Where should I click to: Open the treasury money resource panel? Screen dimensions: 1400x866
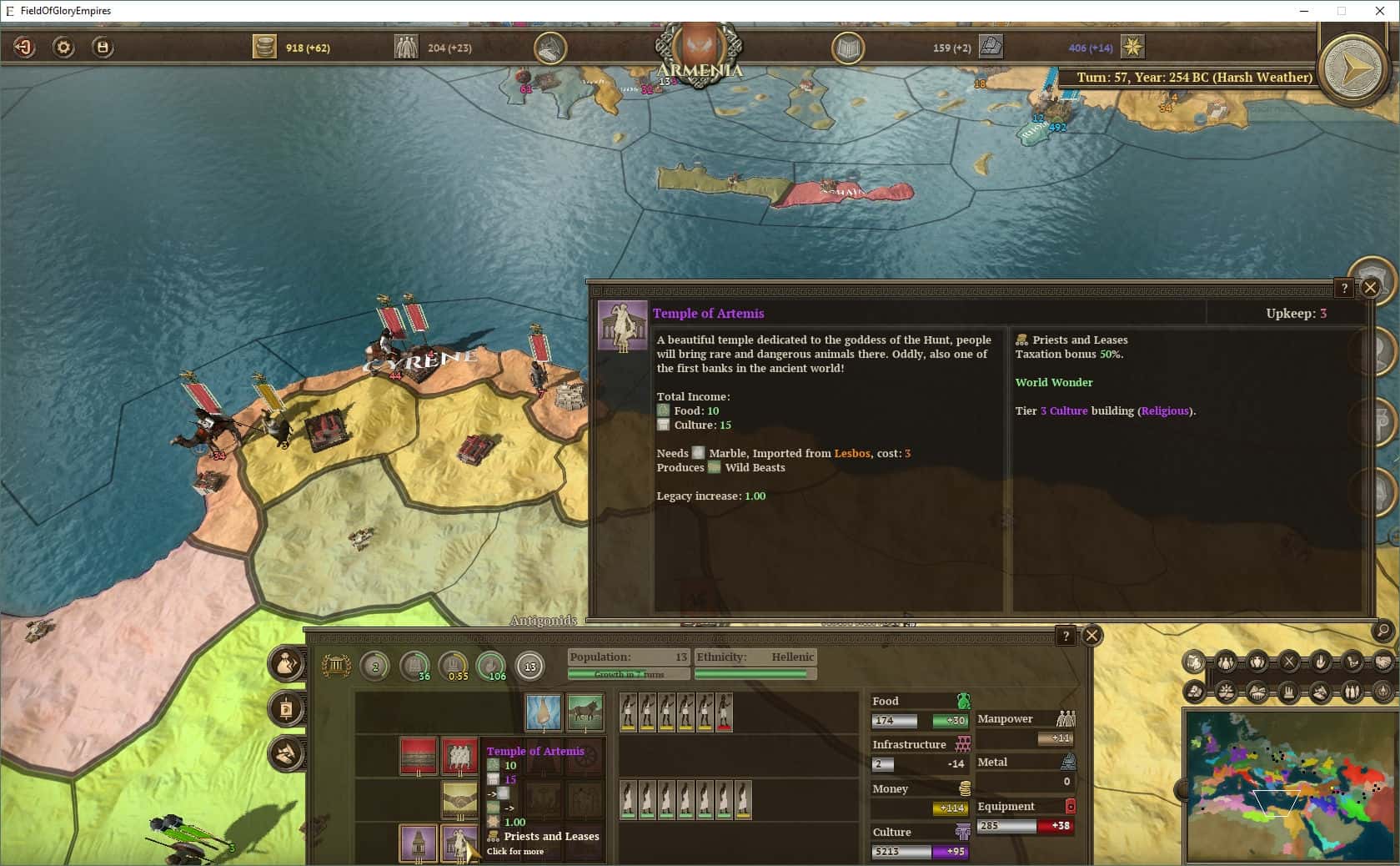pyautogui.click(x=265, y=48)
